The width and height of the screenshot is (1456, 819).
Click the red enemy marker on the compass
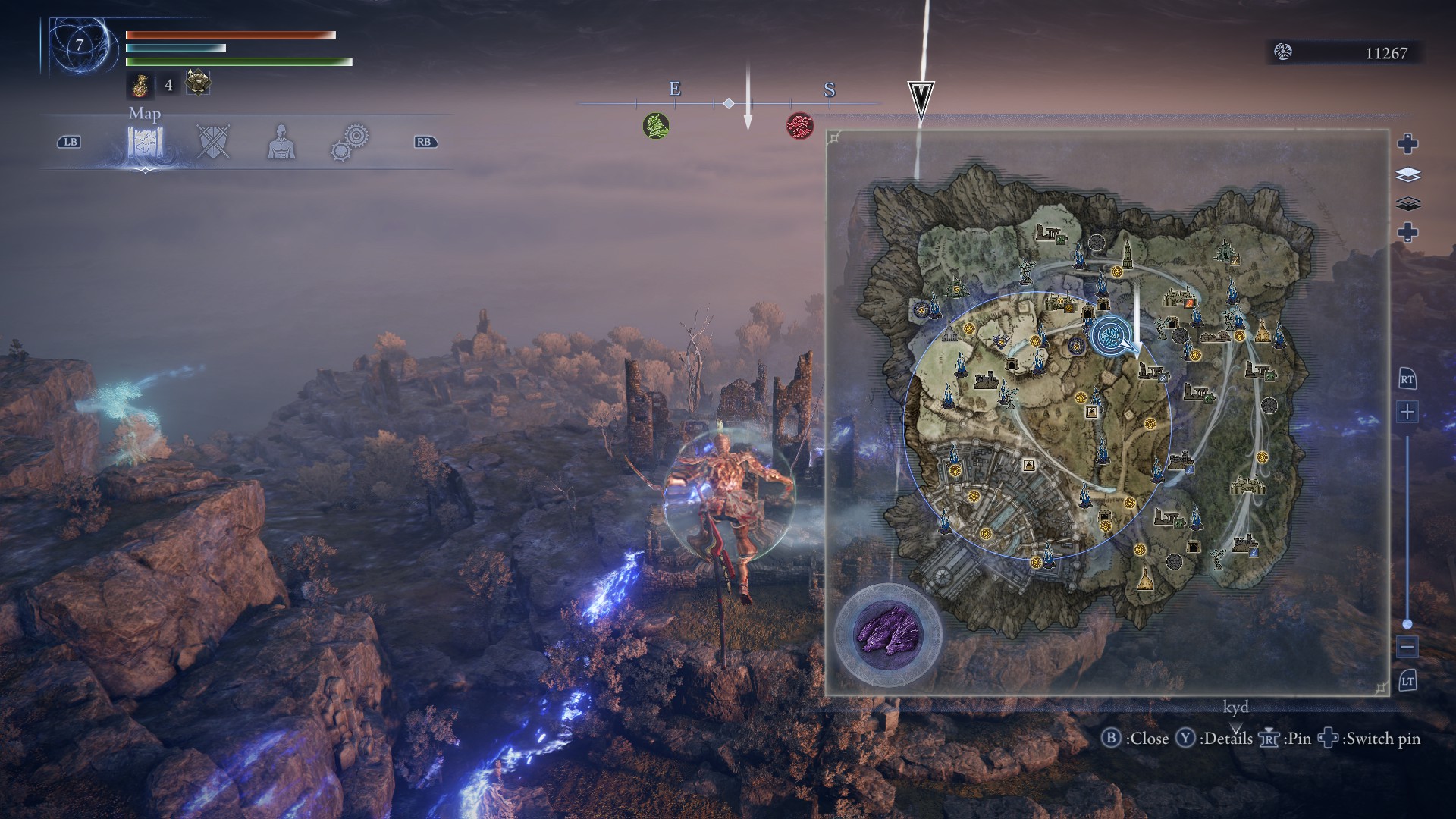click(799, 124)
